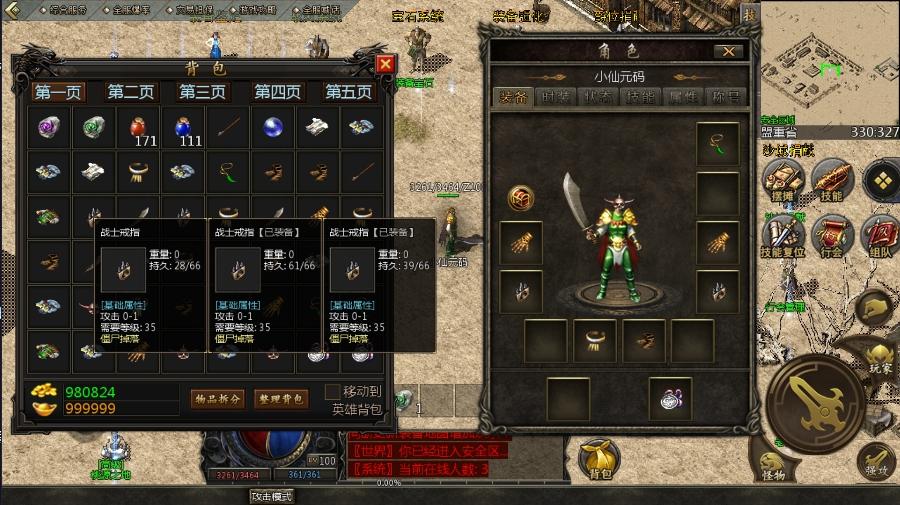
Task: Select the equipped green necklace slot
Action: click(x=717, y=143)
